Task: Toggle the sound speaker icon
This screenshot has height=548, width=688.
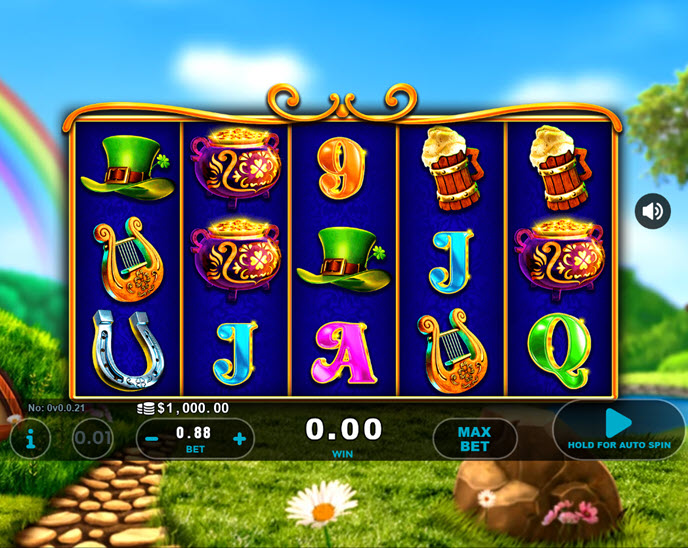Action: pos(653,211)
